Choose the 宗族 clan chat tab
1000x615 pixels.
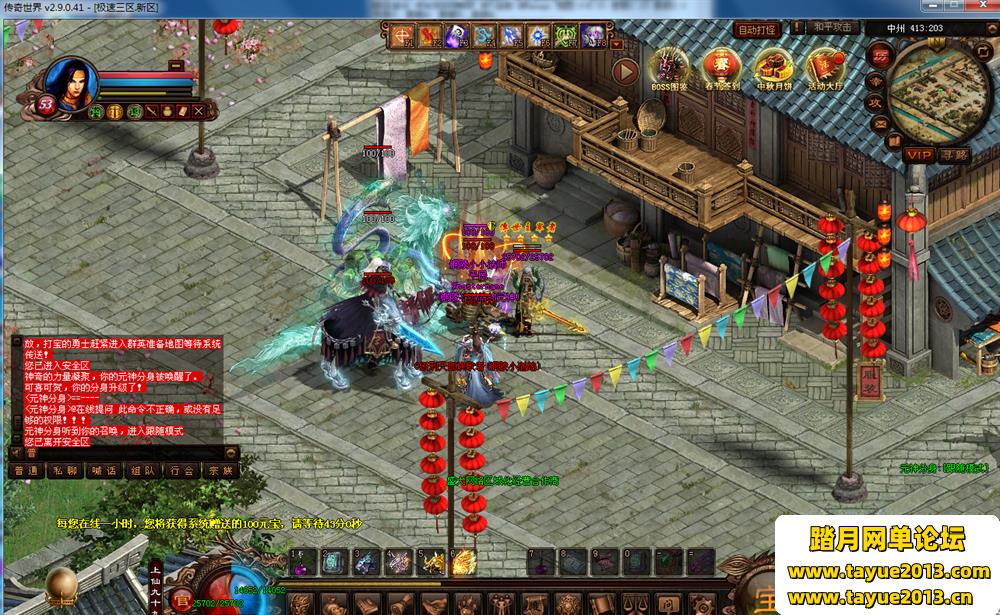point(219,470)
